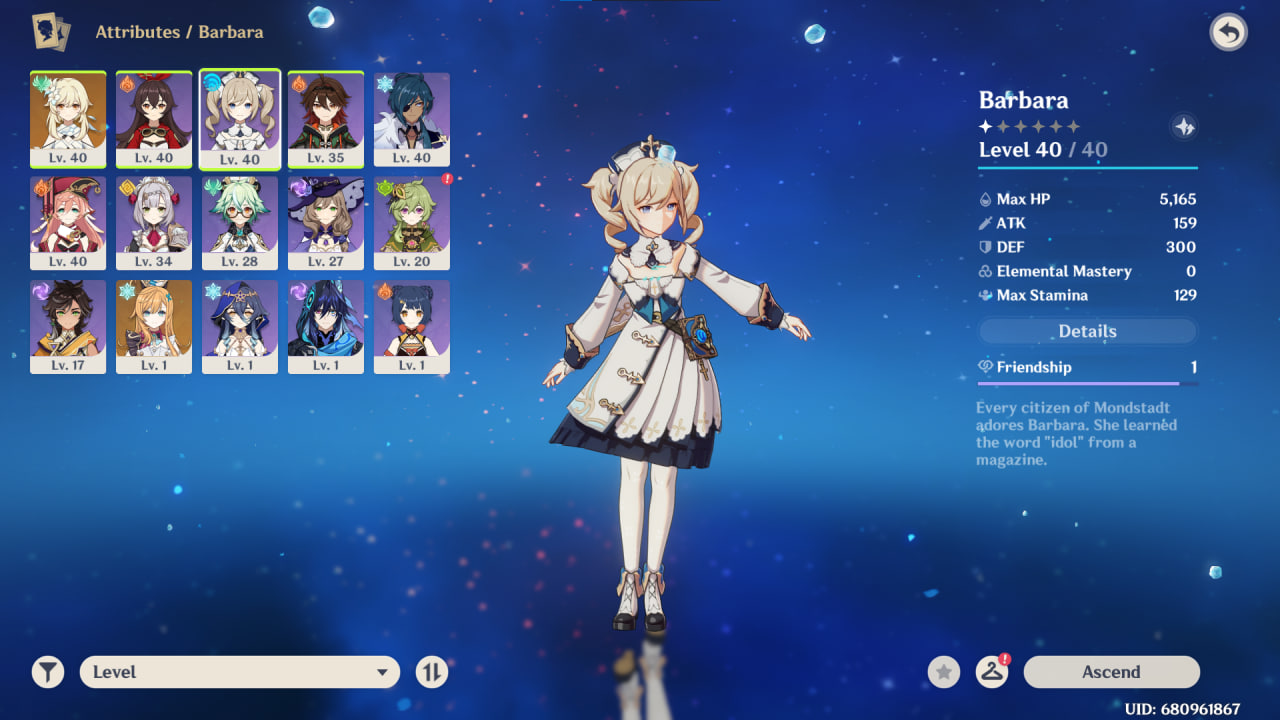The image size is (1280, 720).
Task: Click the star favorite icon
Action: tap(943, 672)
